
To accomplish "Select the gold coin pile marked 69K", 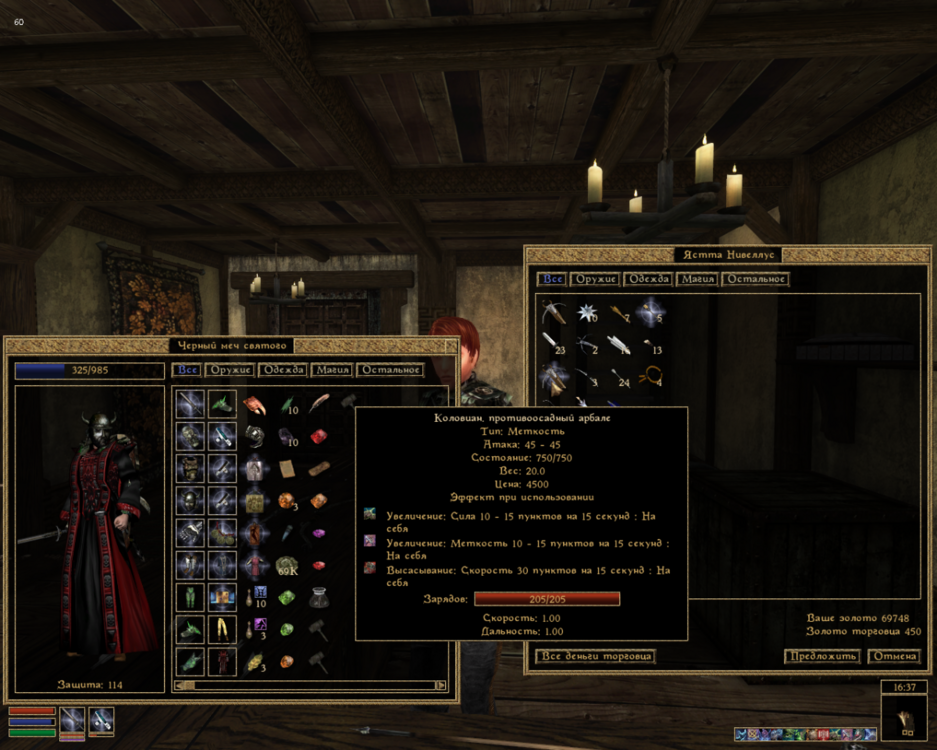I will 288,567.
